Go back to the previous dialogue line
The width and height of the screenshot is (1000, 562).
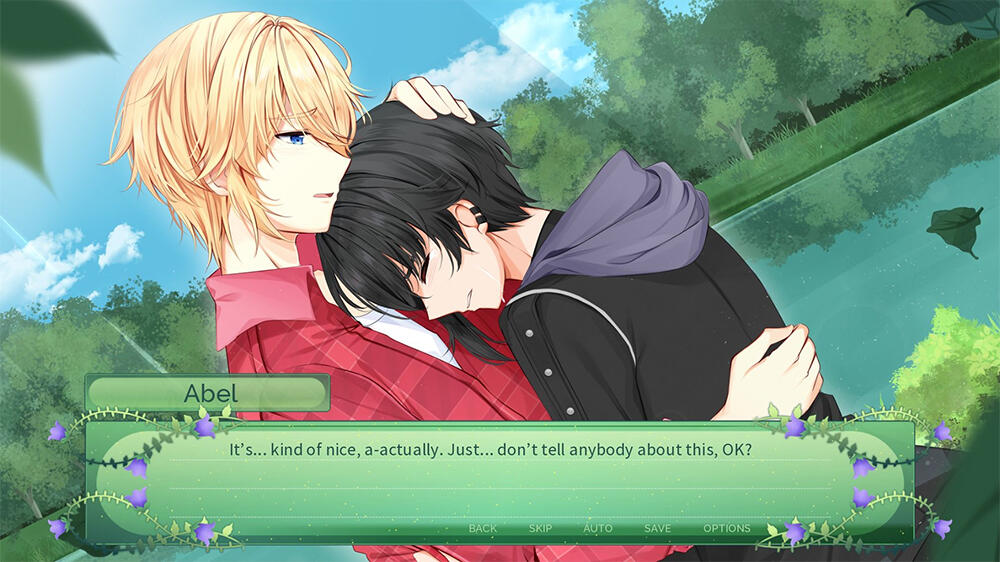click(x=482, y=528)
